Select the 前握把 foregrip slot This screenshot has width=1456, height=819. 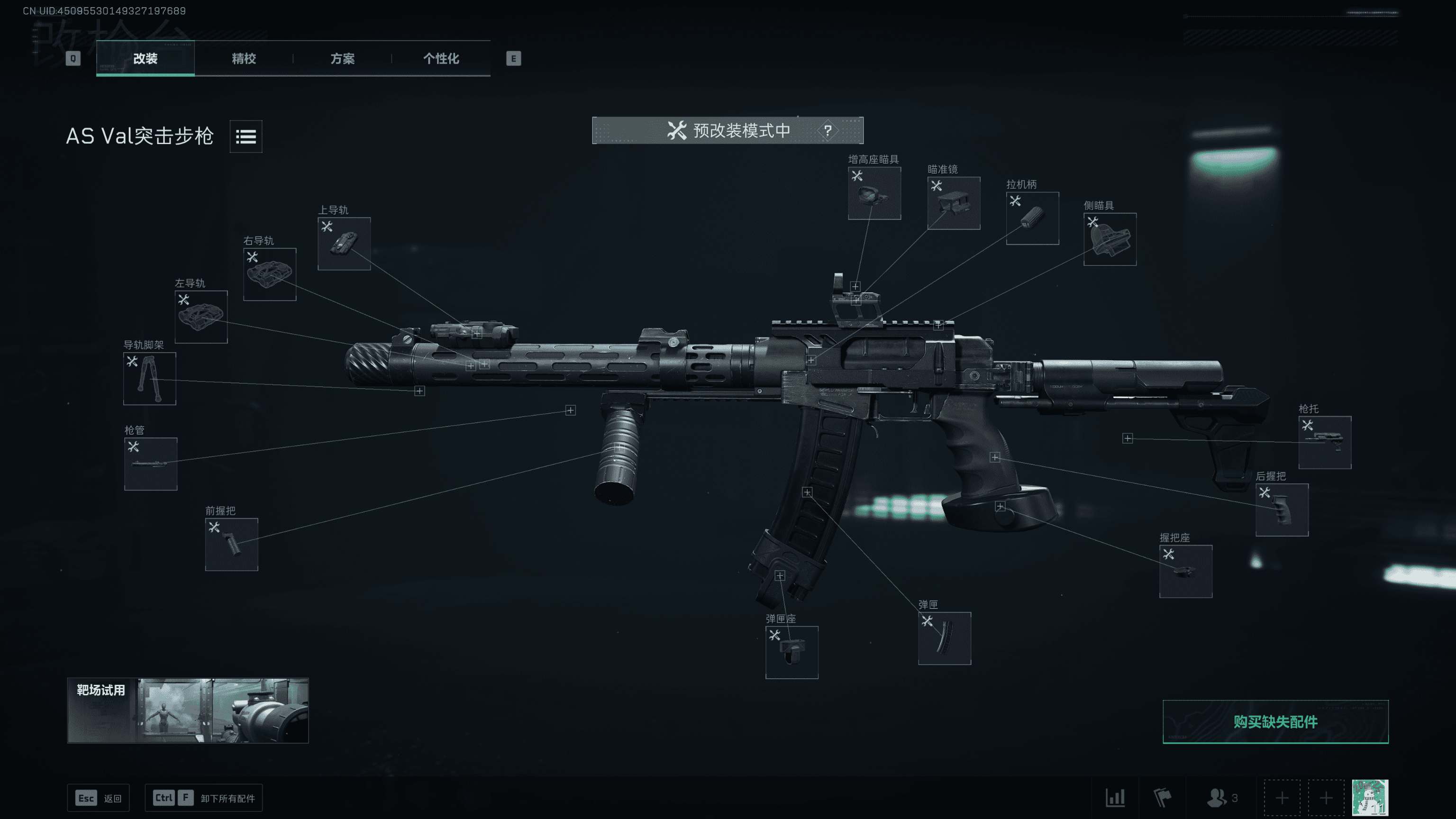tap(231, 544)
